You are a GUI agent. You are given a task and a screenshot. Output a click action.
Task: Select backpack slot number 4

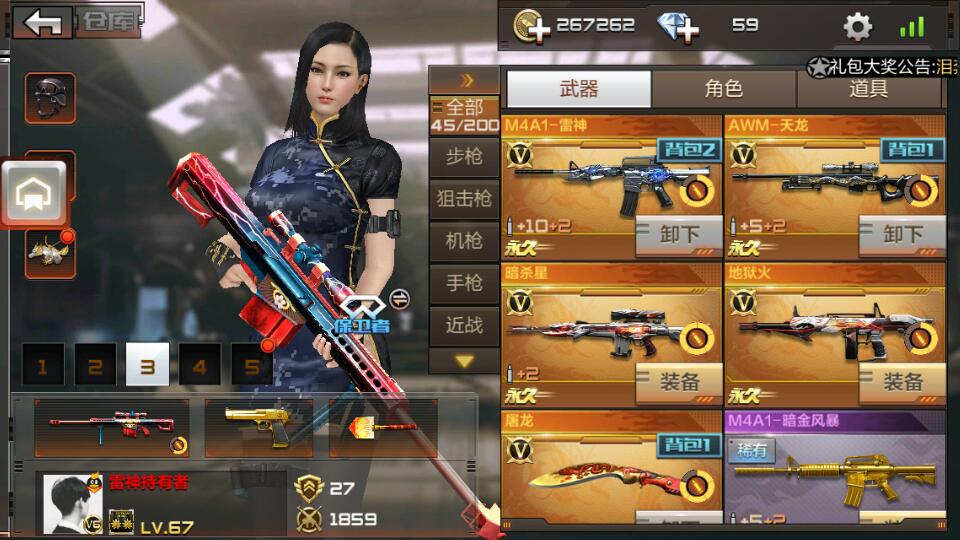[200, 366]
